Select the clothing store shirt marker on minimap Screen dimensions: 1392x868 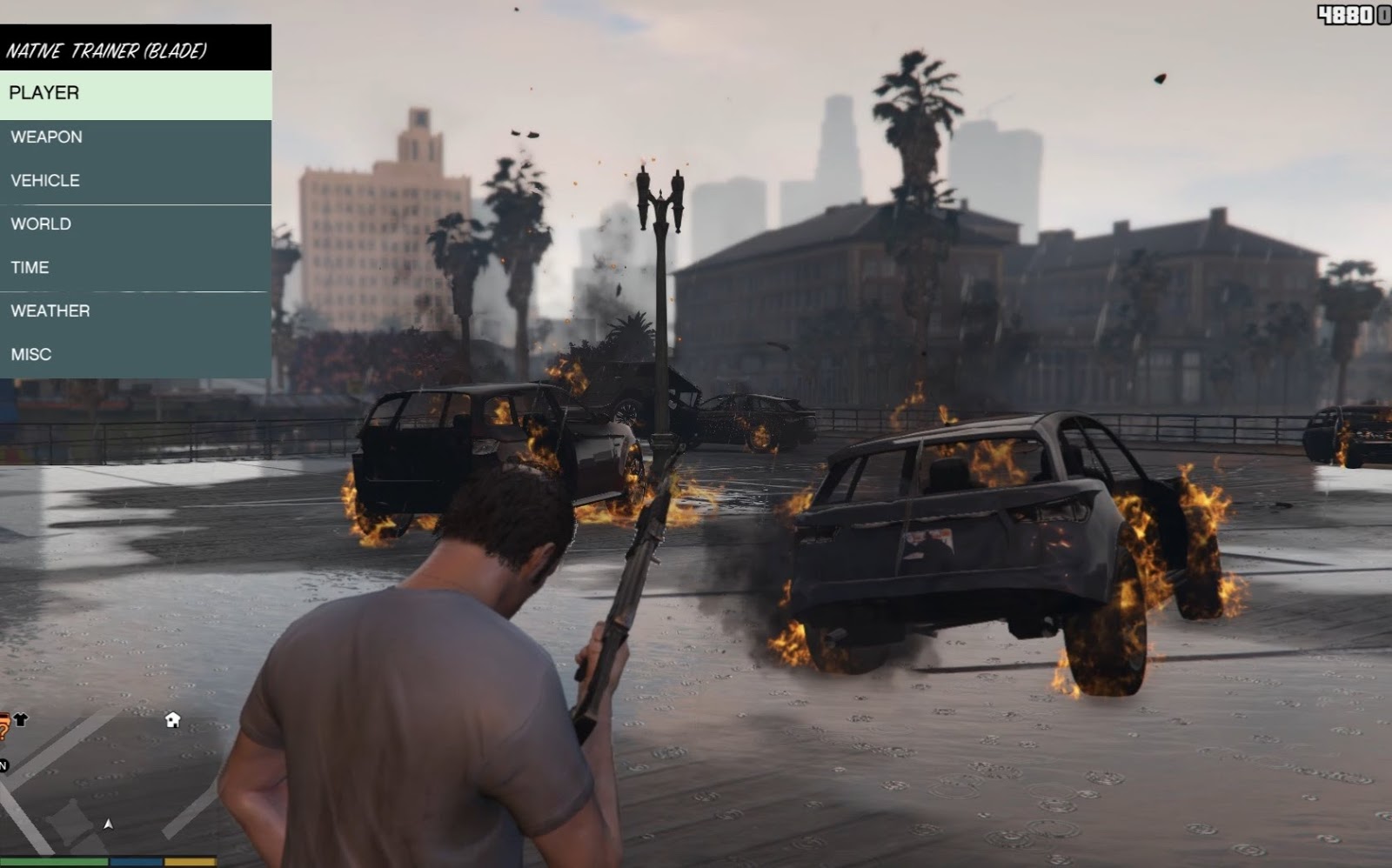pyautogui.click(x=21, y=719)
